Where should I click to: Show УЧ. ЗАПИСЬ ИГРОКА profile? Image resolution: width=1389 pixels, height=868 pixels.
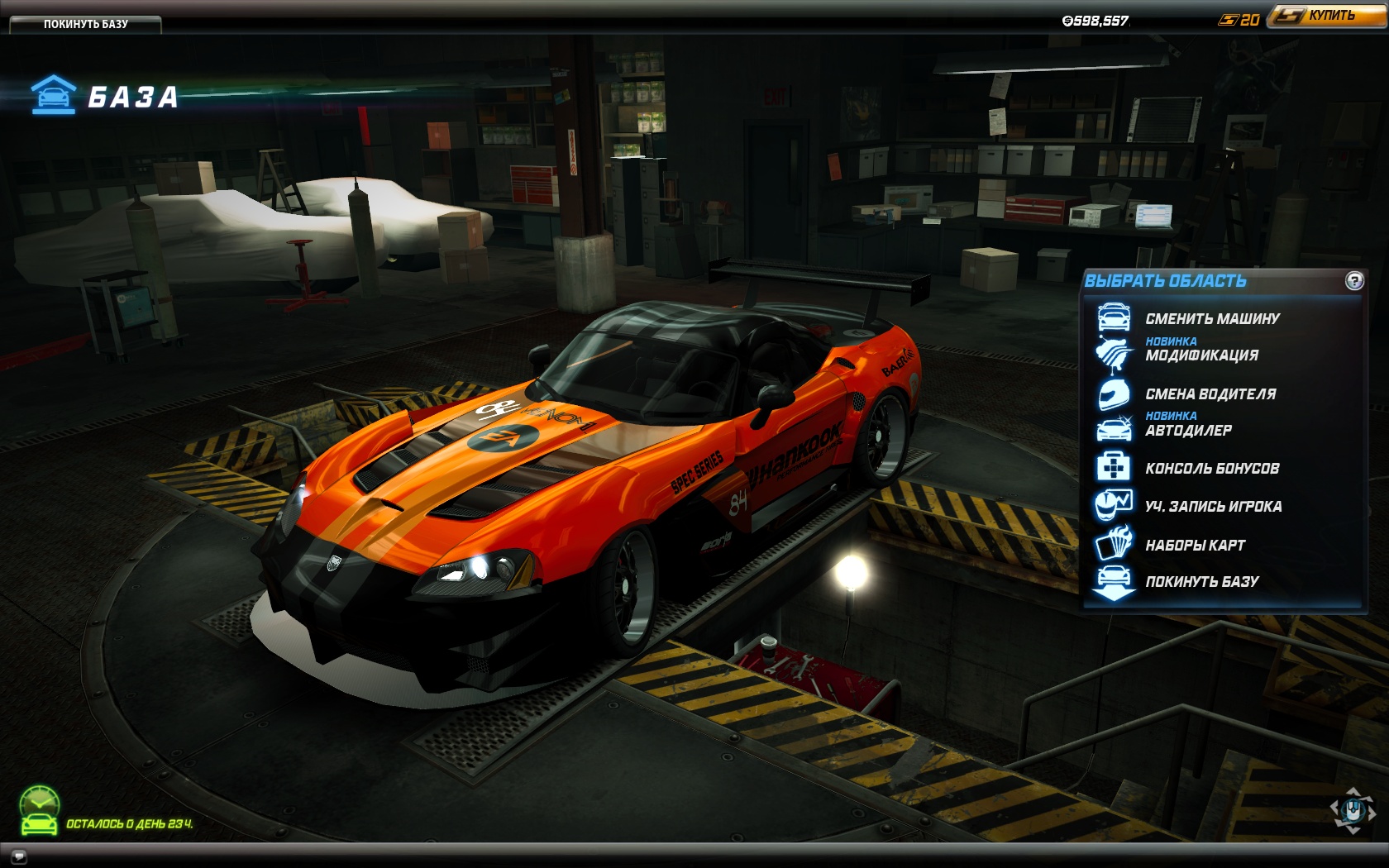click(1213, 506)
